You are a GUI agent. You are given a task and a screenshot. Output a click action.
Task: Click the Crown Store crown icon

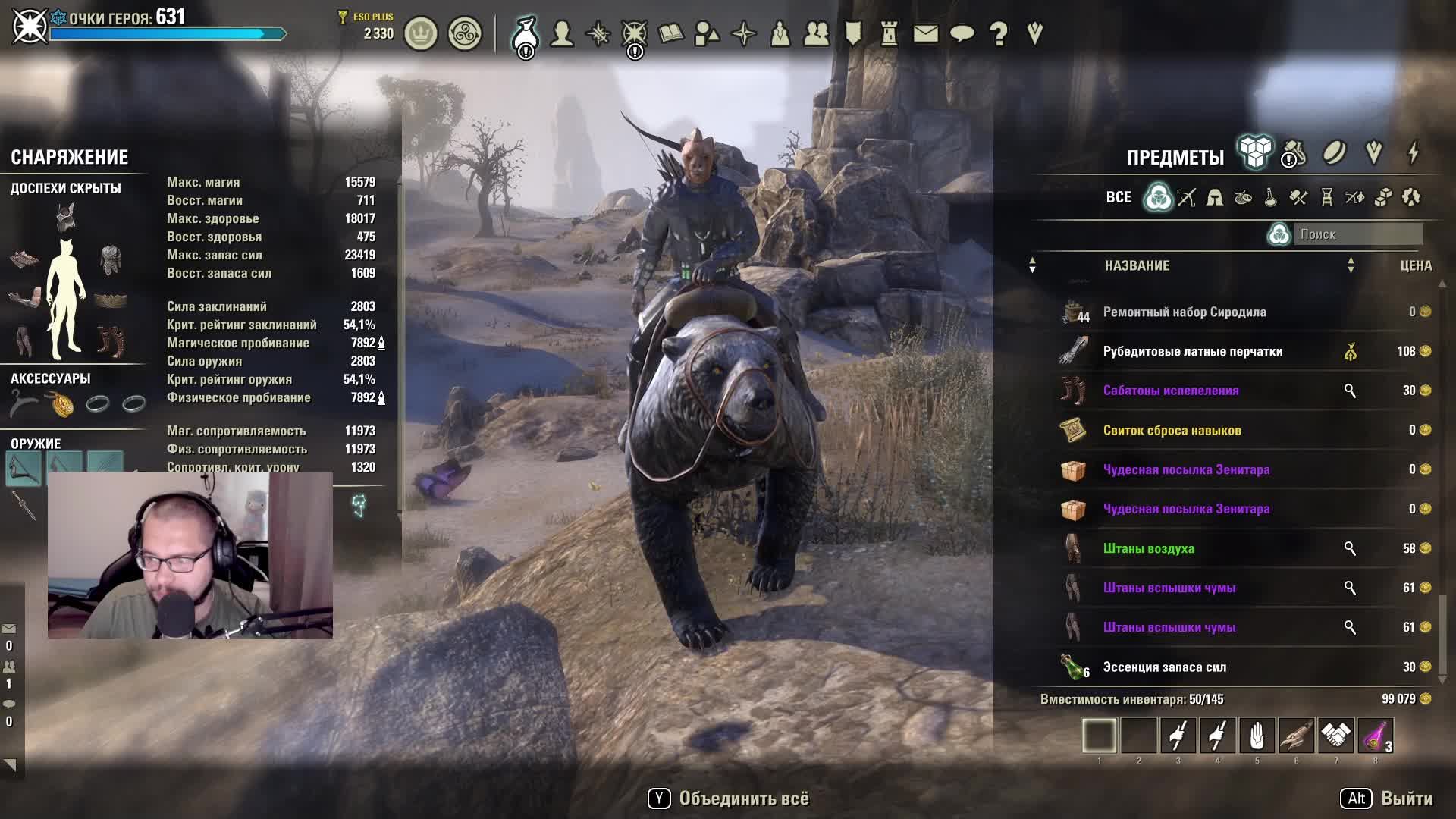(x=421, y=34)
